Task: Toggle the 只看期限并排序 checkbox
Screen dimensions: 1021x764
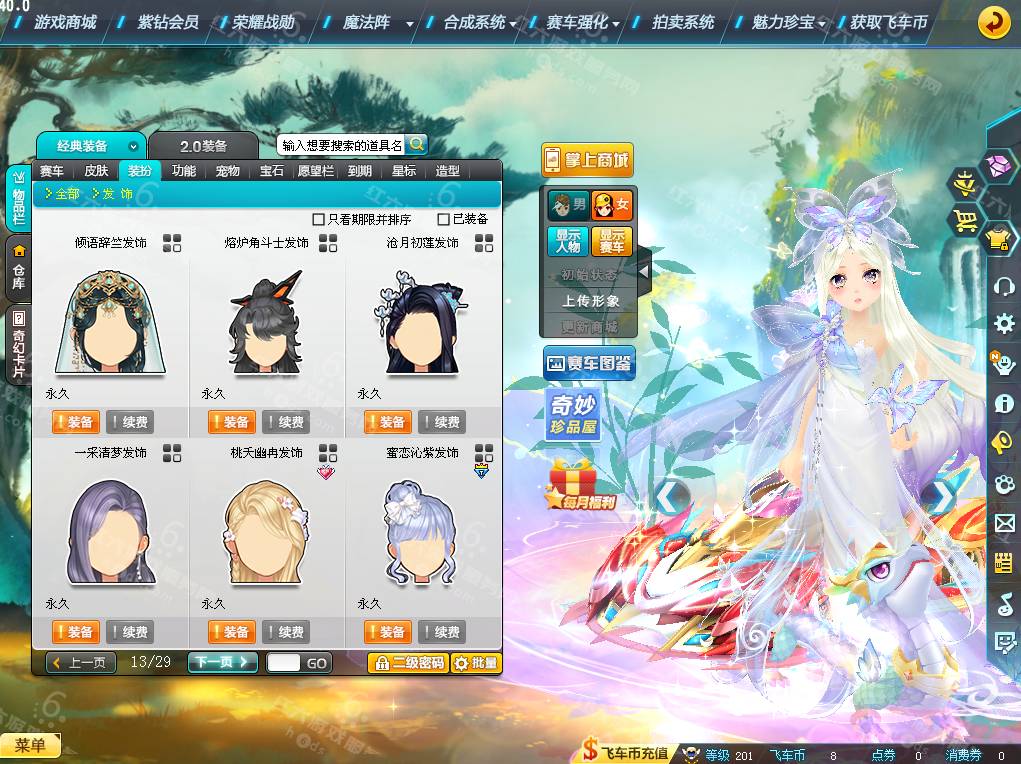Action: [x=319, y=219]
